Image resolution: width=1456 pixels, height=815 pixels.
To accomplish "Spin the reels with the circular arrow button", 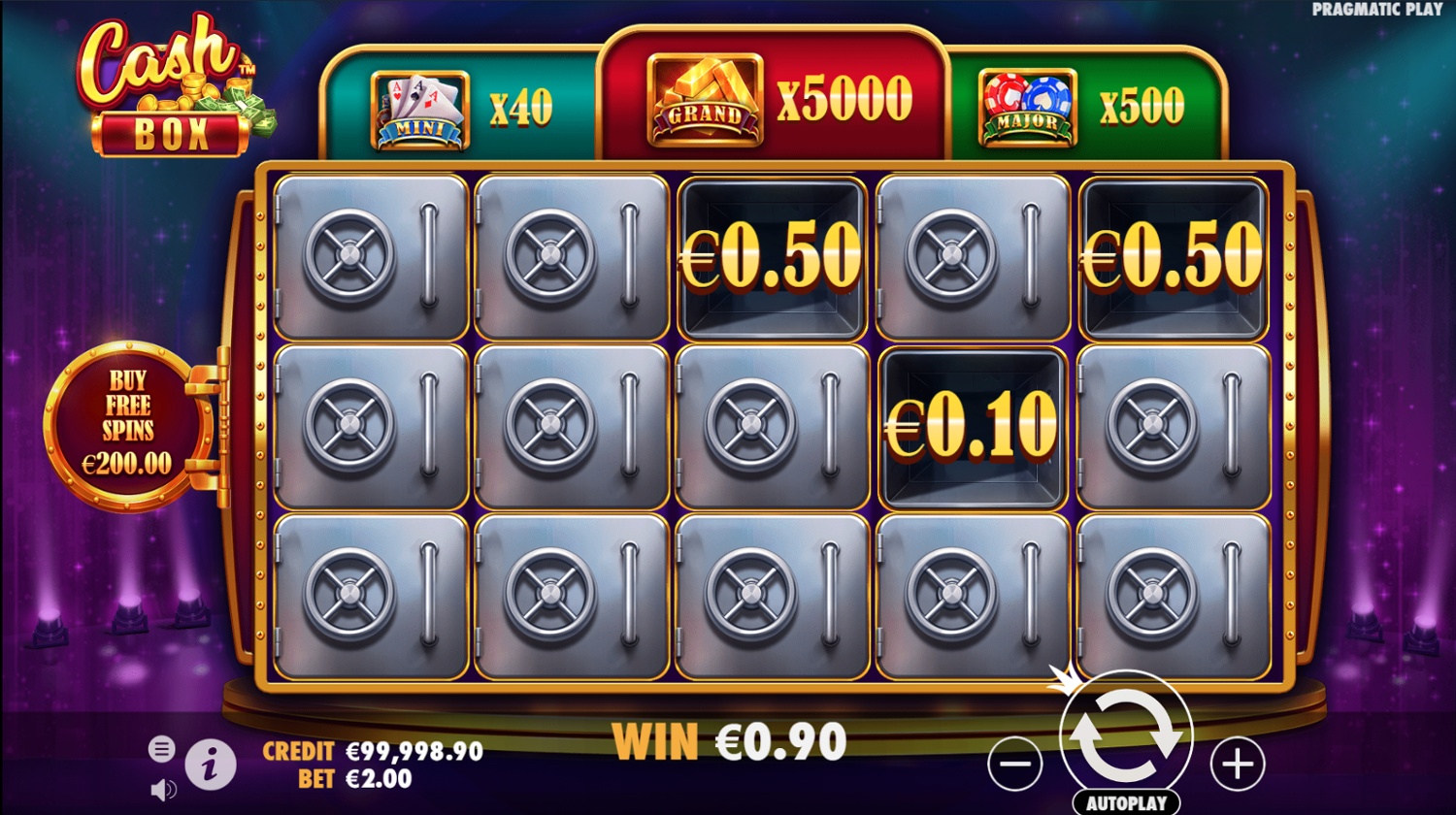I will (1126, 739).
